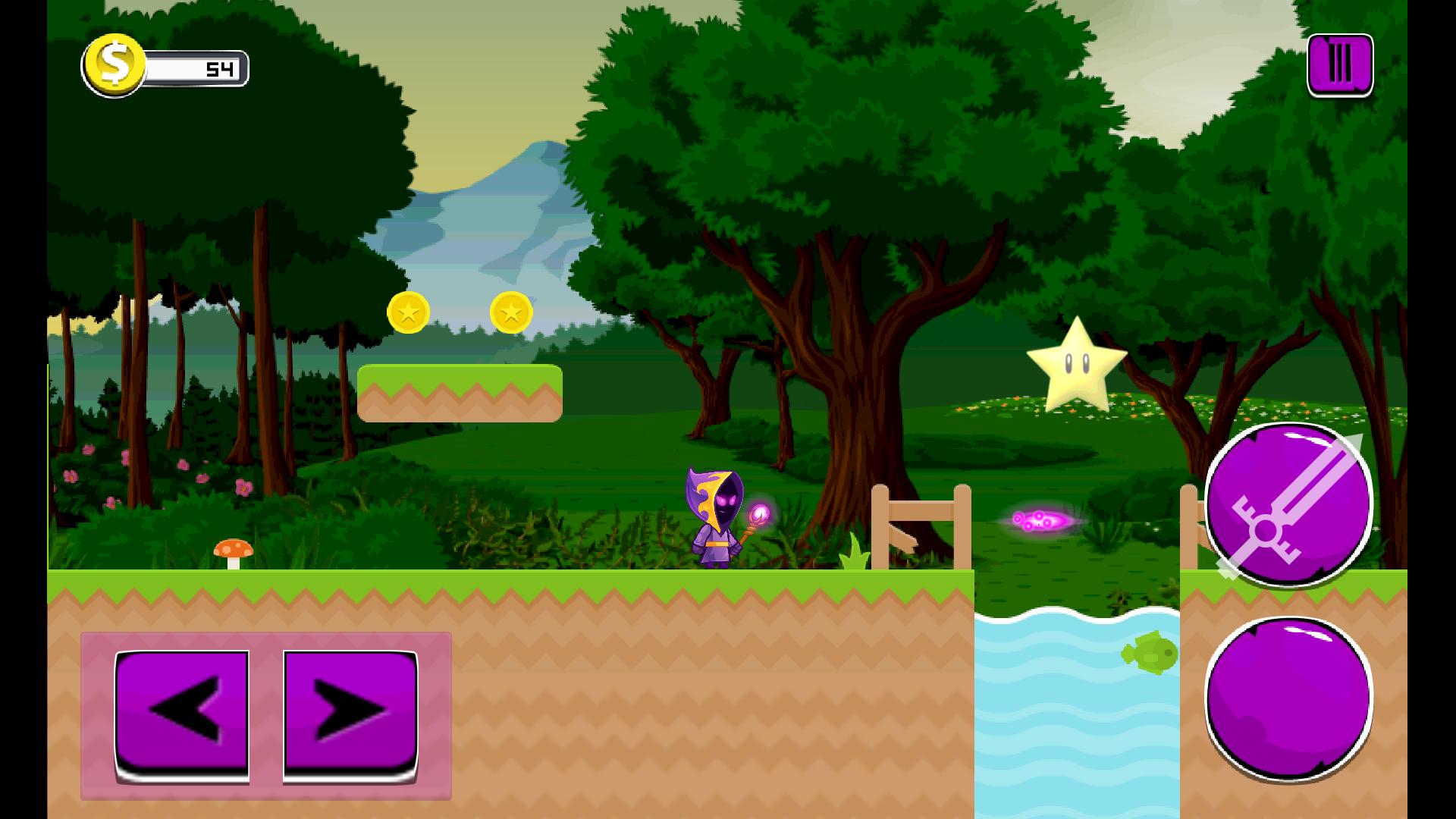Open the pause menu

pos(1339,65)
